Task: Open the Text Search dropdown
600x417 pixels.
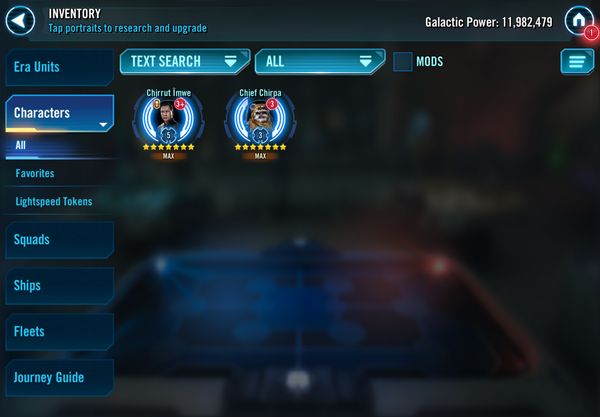Action: (184, 62)
